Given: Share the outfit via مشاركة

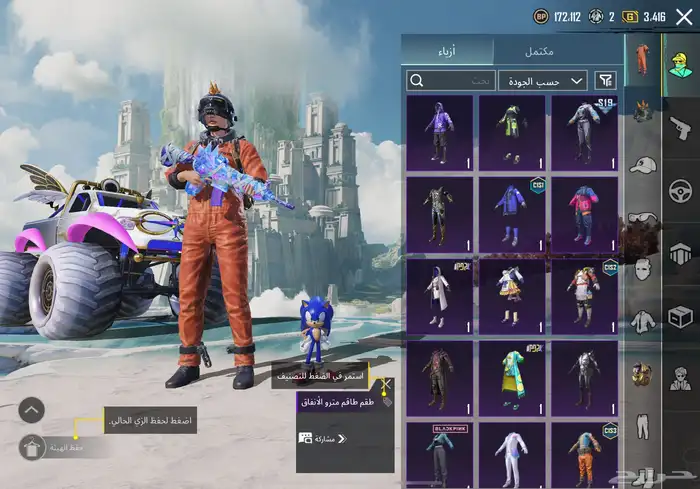Looking at the screenshot, I should (322, 438).
